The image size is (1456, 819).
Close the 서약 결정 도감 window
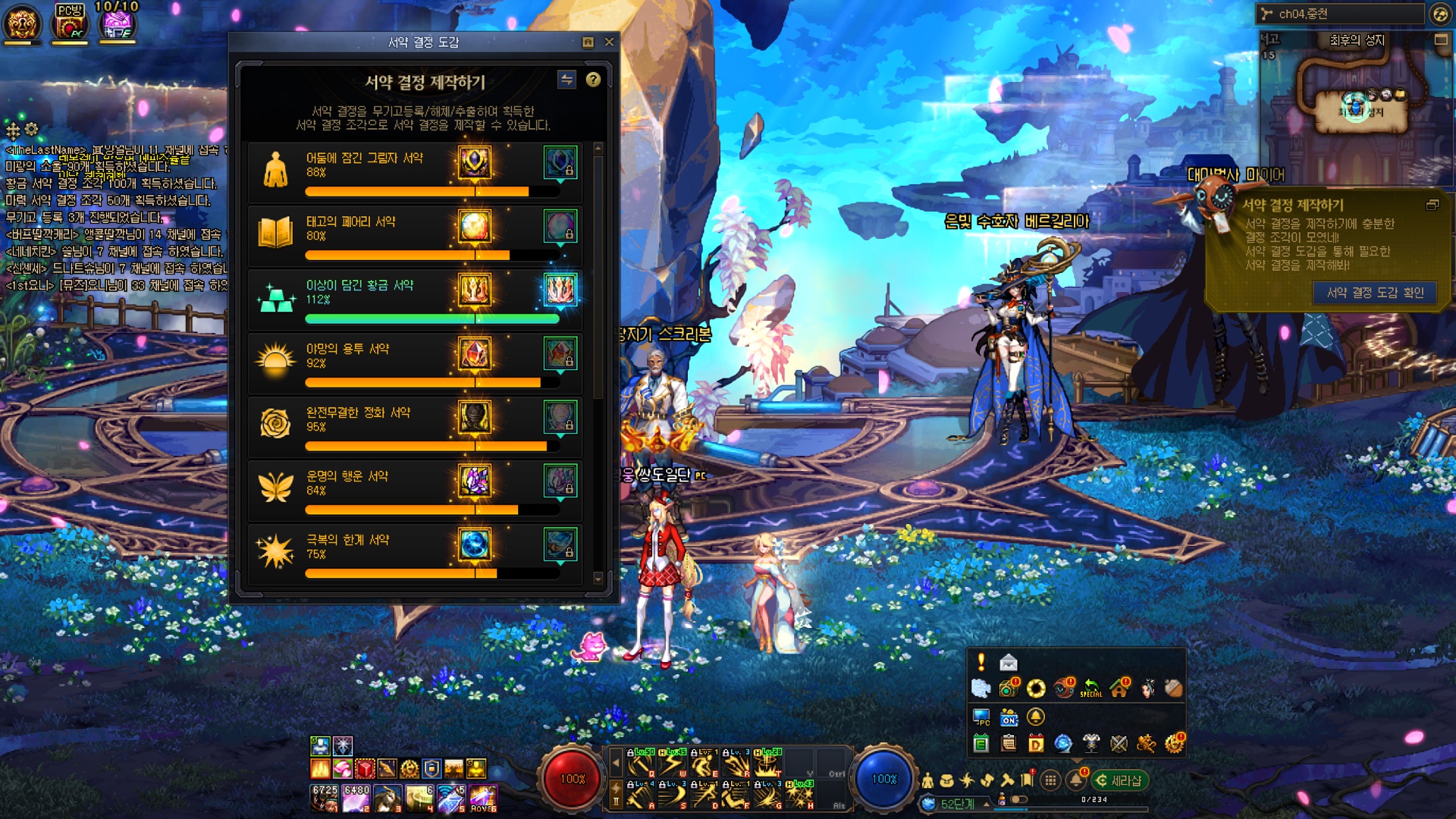point(609,42)
